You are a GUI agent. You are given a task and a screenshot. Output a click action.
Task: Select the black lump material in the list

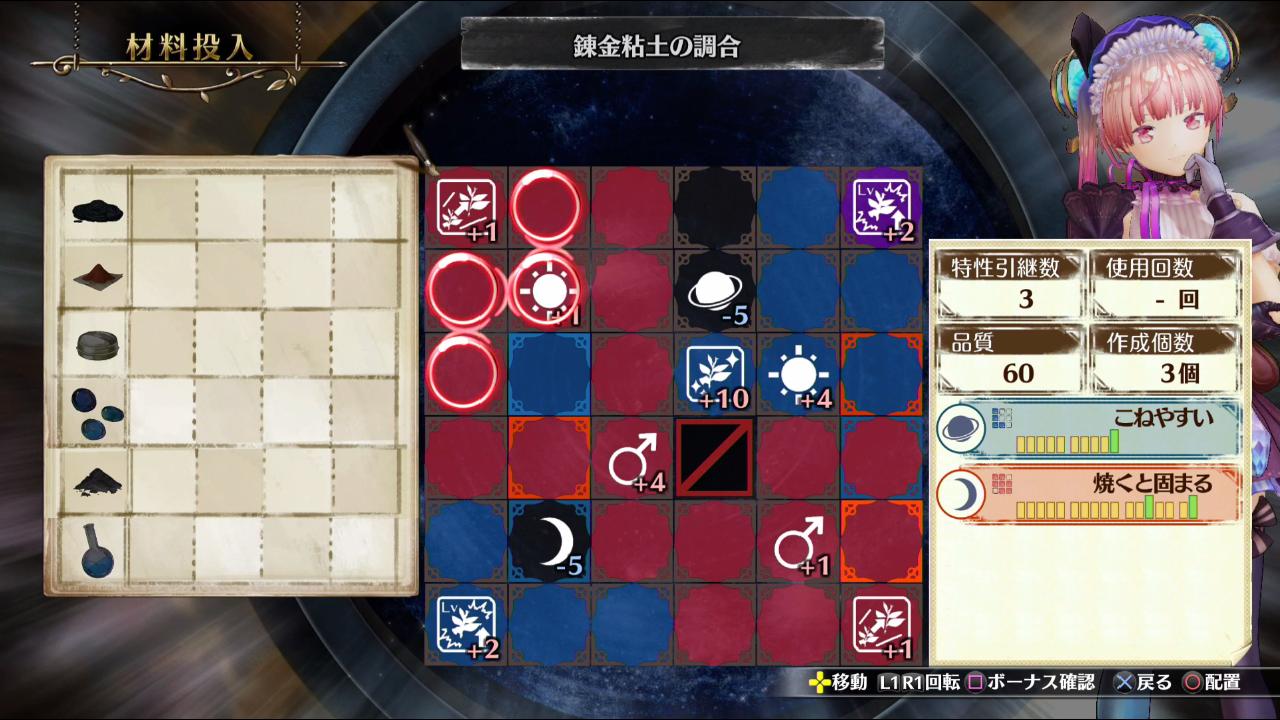point(97,209)
